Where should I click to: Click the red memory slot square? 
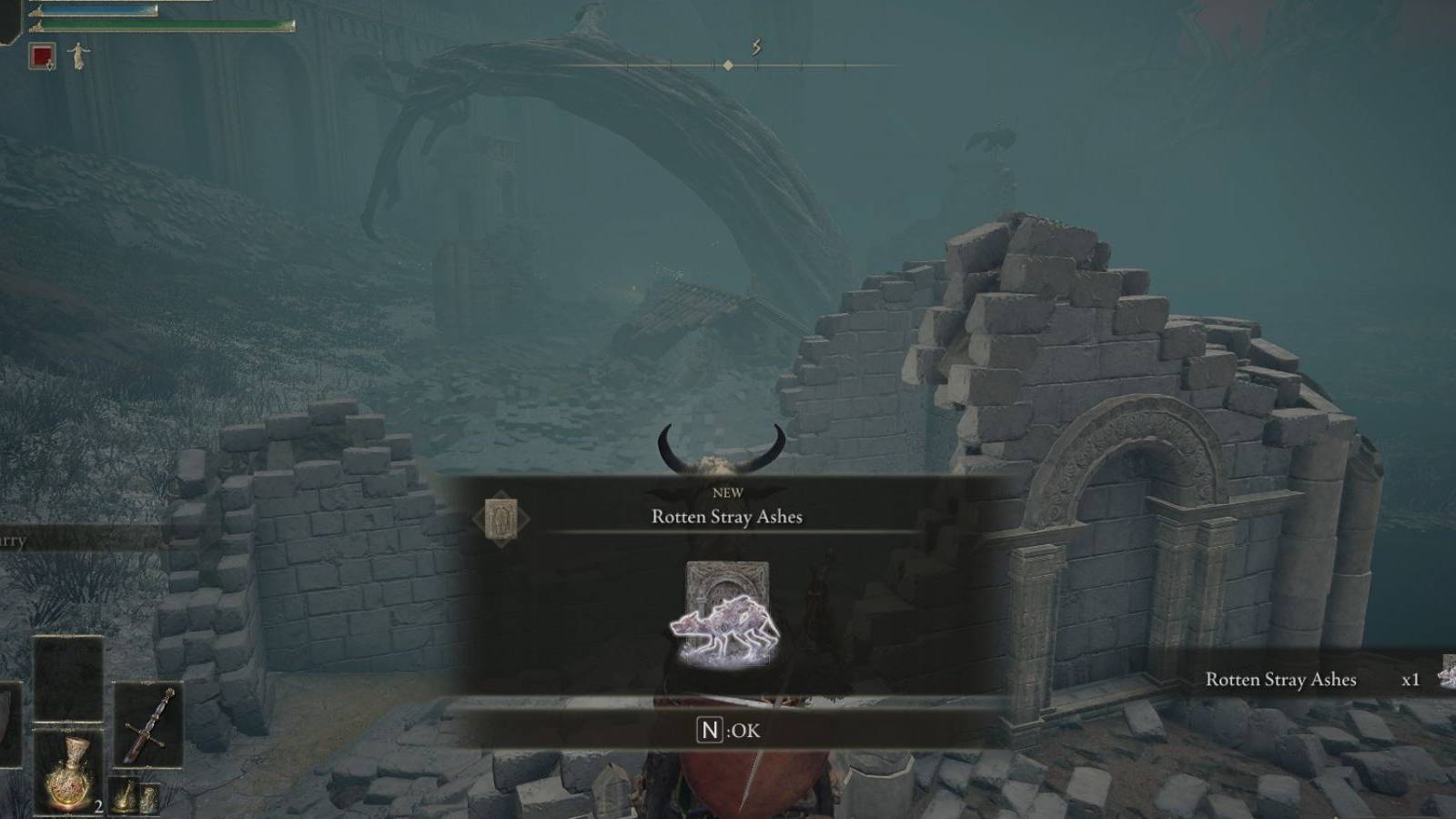tap(42, 55)
